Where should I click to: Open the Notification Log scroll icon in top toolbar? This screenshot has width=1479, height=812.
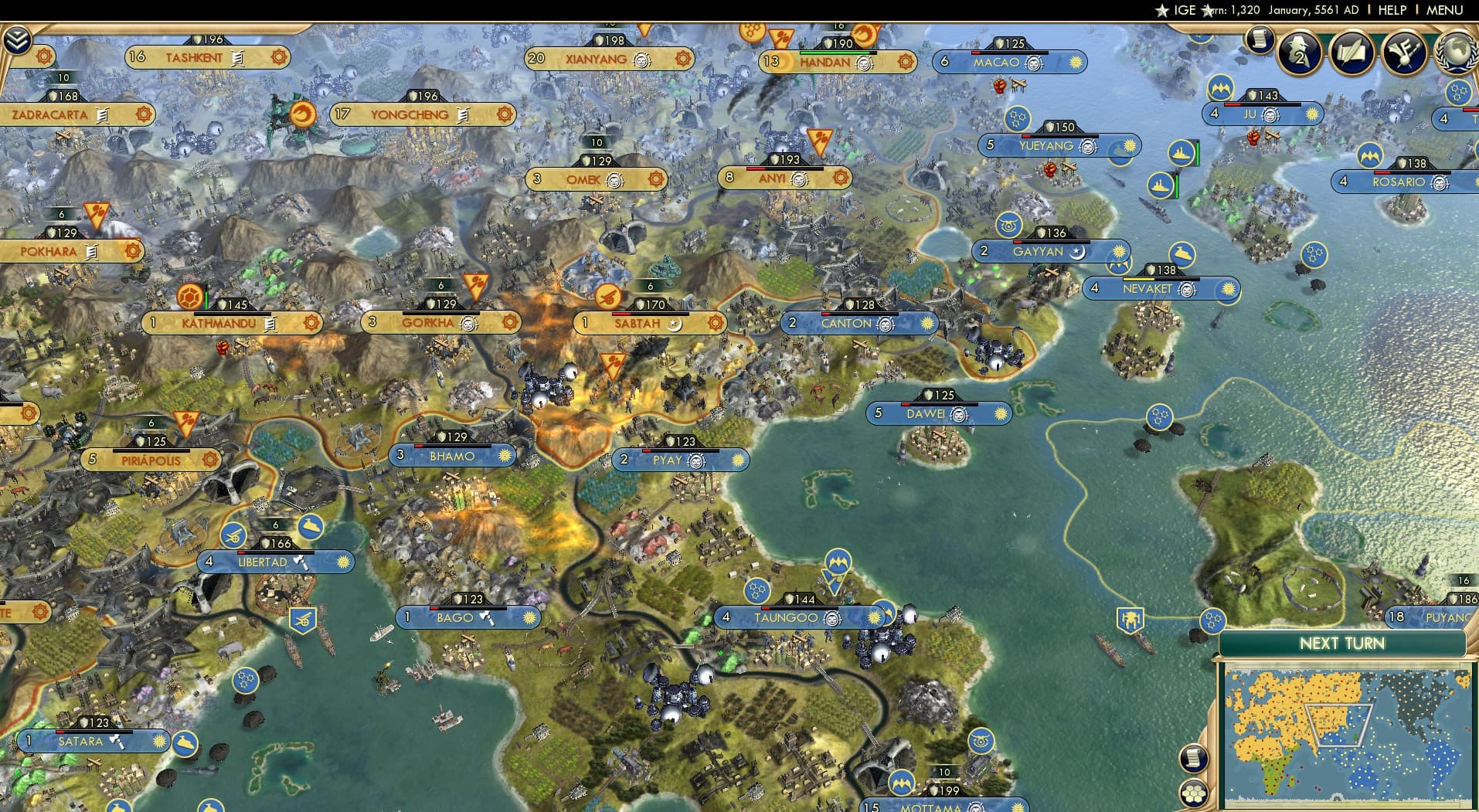(1261, 40)
